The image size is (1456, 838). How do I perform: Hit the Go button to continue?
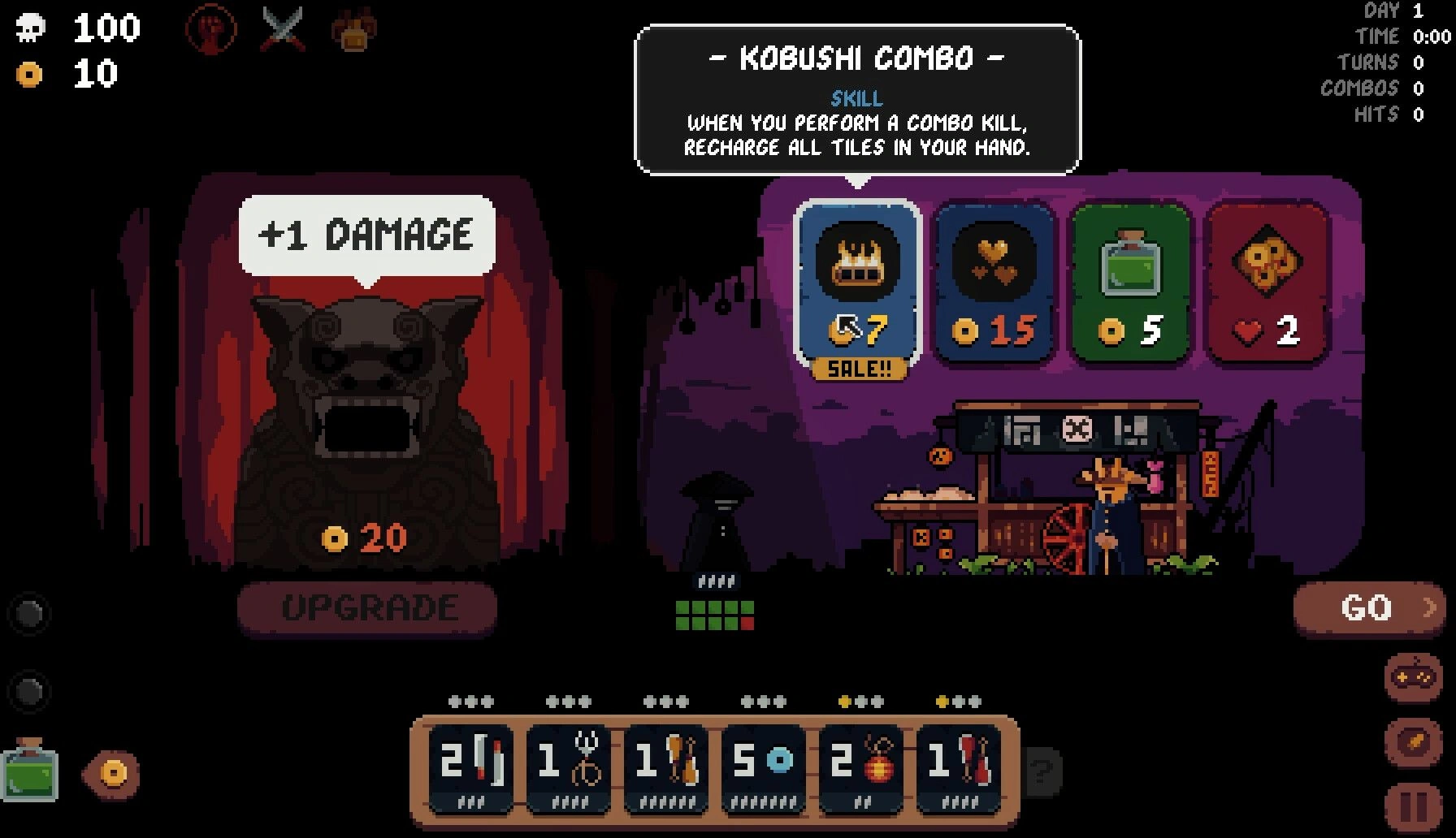pos(1368,607)
